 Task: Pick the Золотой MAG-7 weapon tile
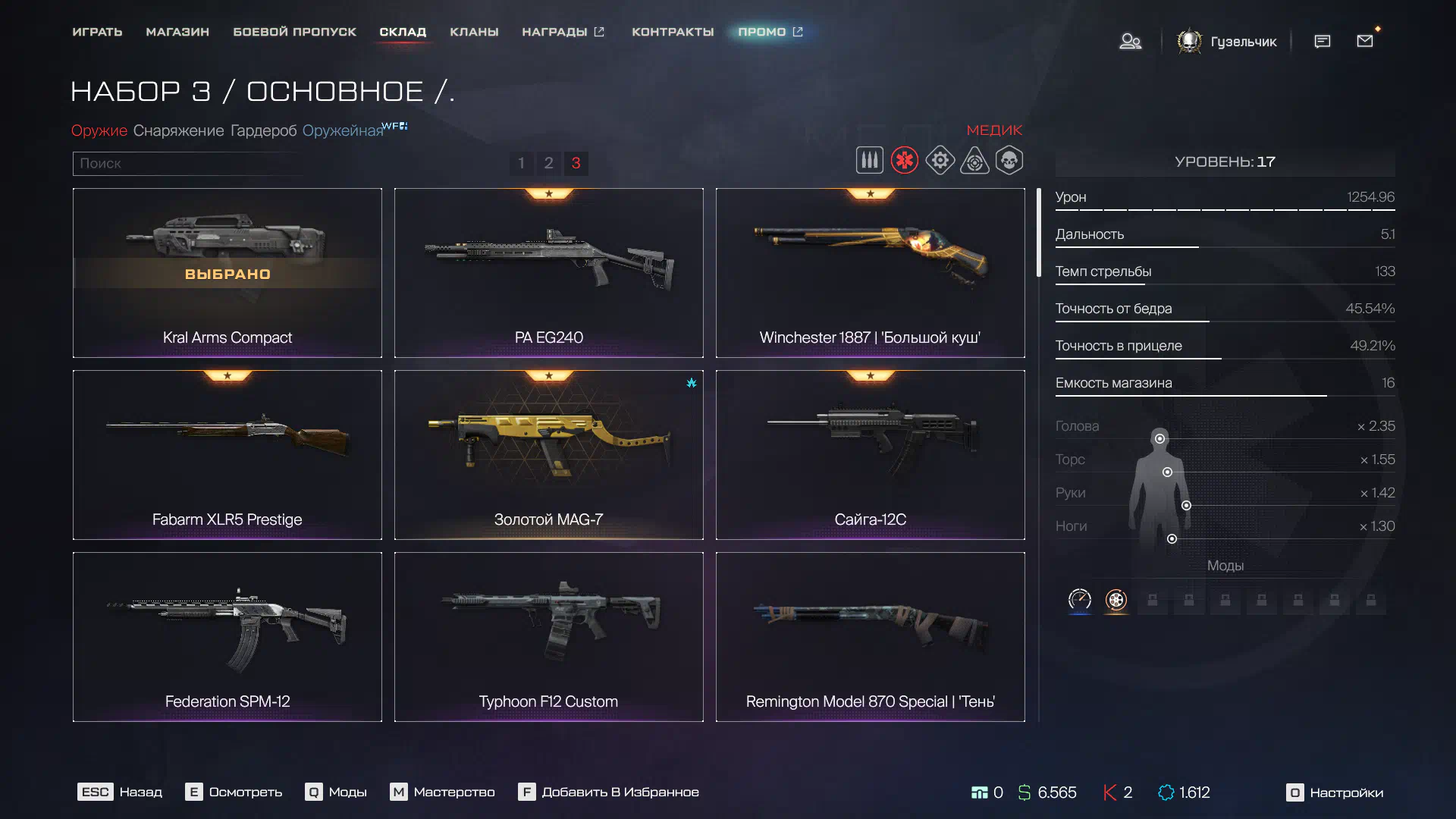coord(548,455)
